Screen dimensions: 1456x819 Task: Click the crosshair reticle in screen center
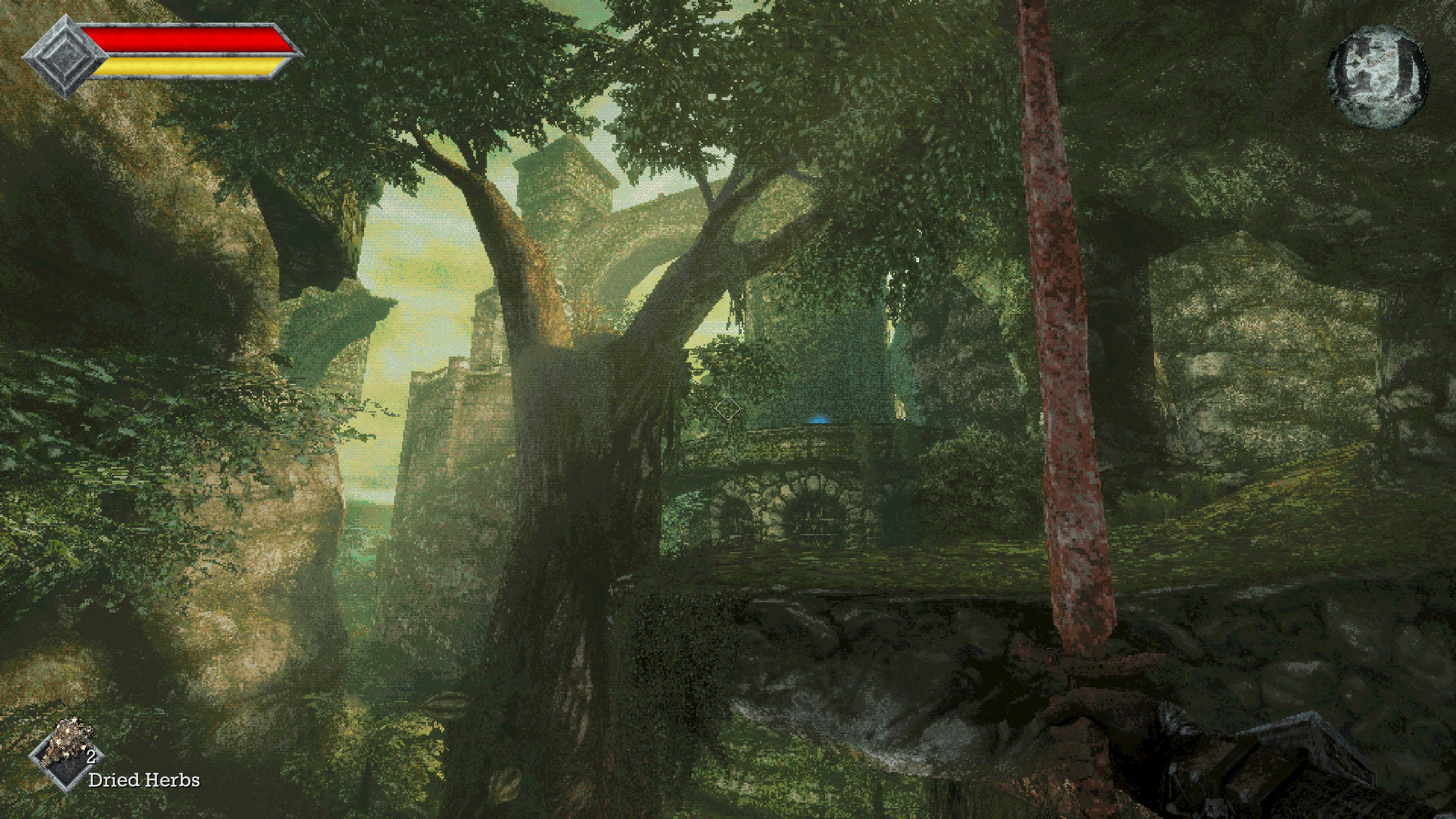728,408
